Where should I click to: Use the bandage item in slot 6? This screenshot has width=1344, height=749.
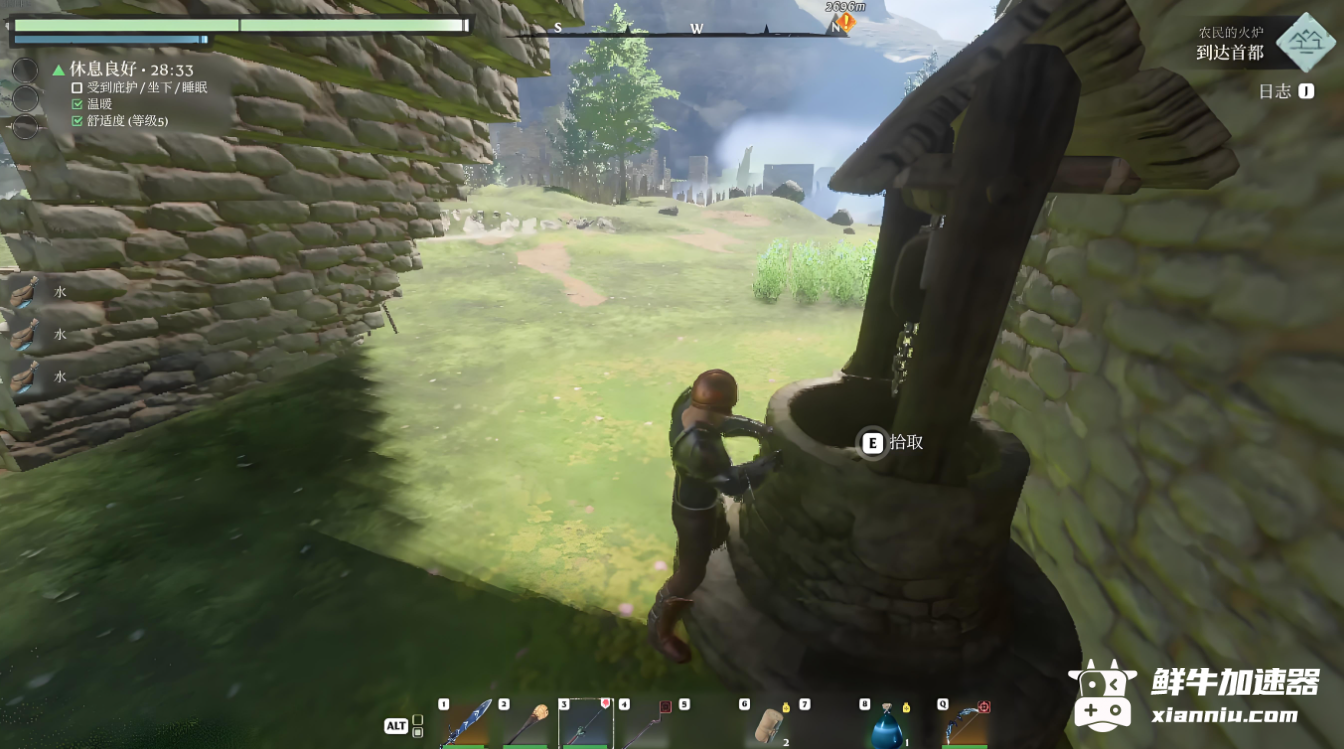click(x=770, y=724)
